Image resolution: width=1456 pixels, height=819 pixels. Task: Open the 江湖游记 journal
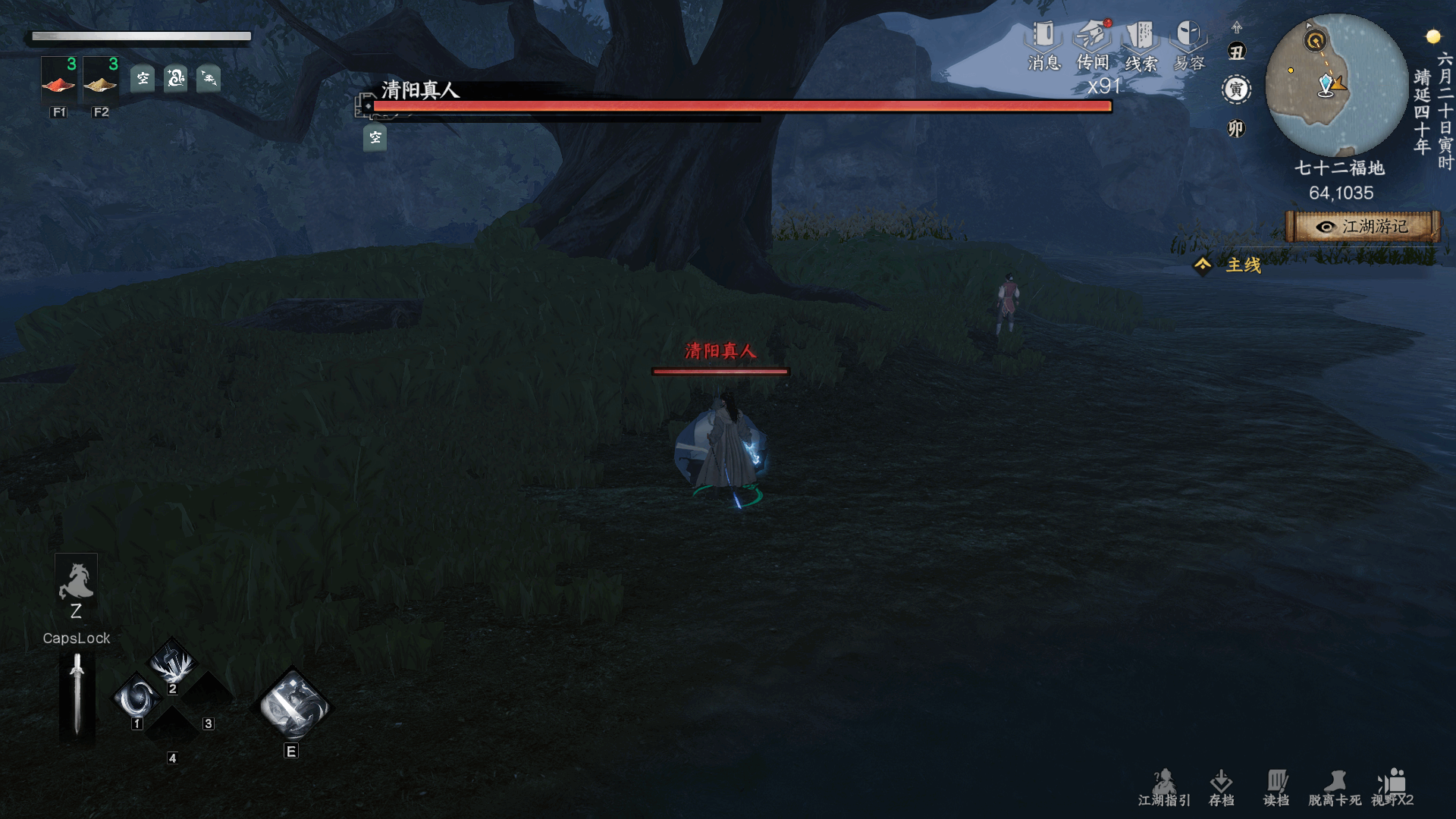[1363, 227]
